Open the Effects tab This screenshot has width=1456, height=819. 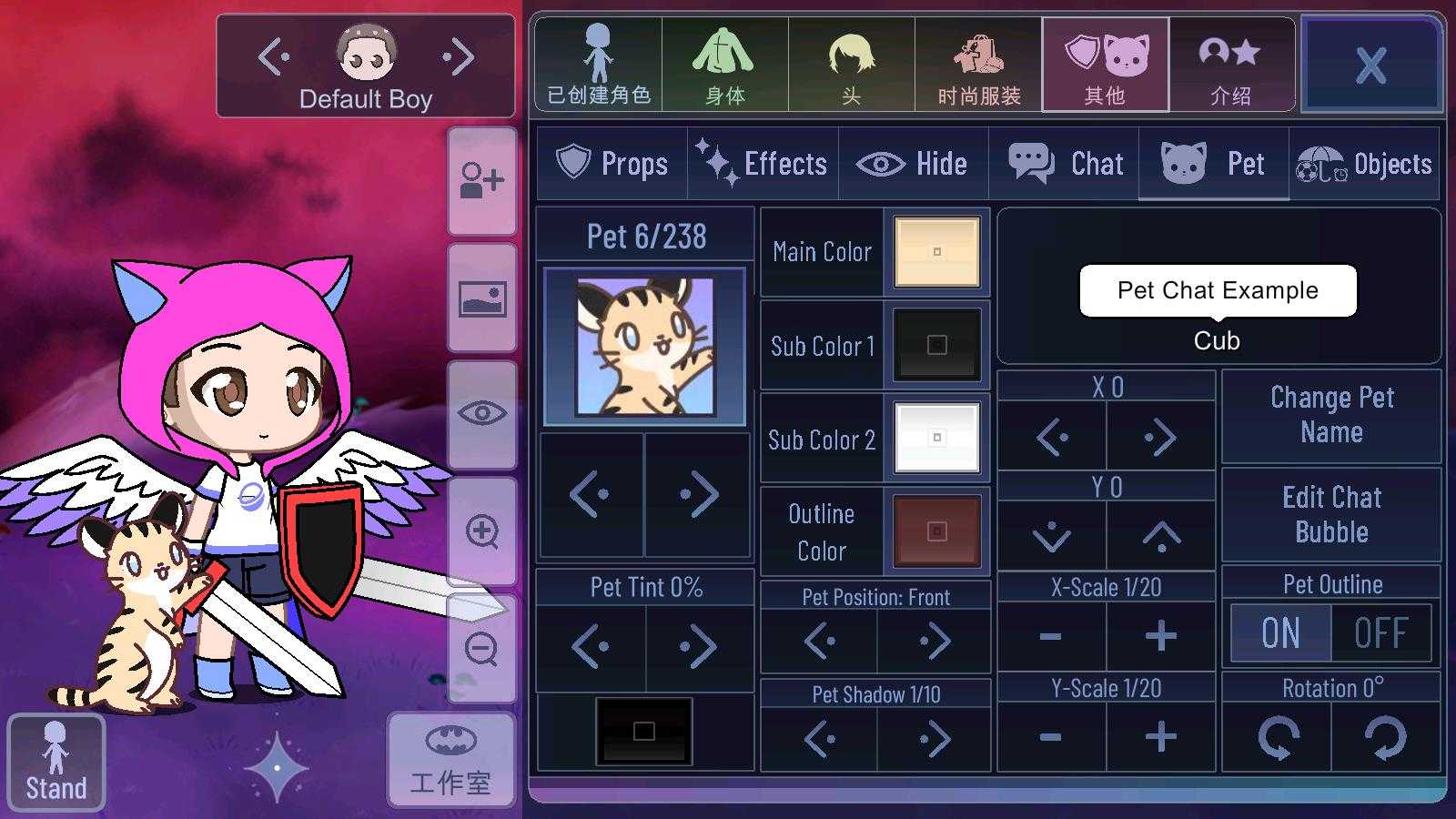[763, 164]
